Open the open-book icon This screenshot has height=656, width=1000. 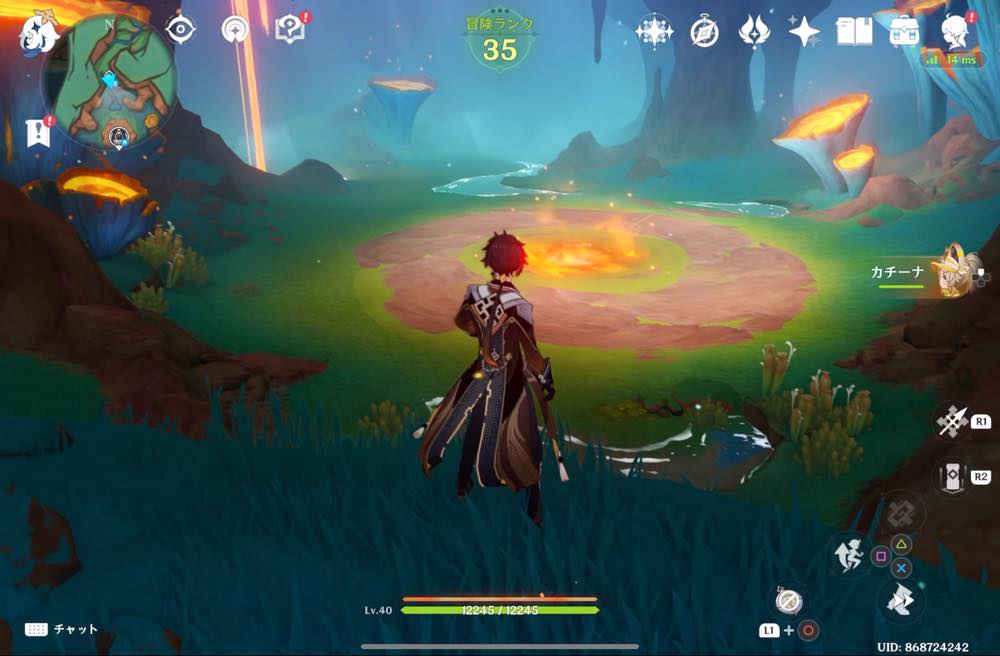854,31
